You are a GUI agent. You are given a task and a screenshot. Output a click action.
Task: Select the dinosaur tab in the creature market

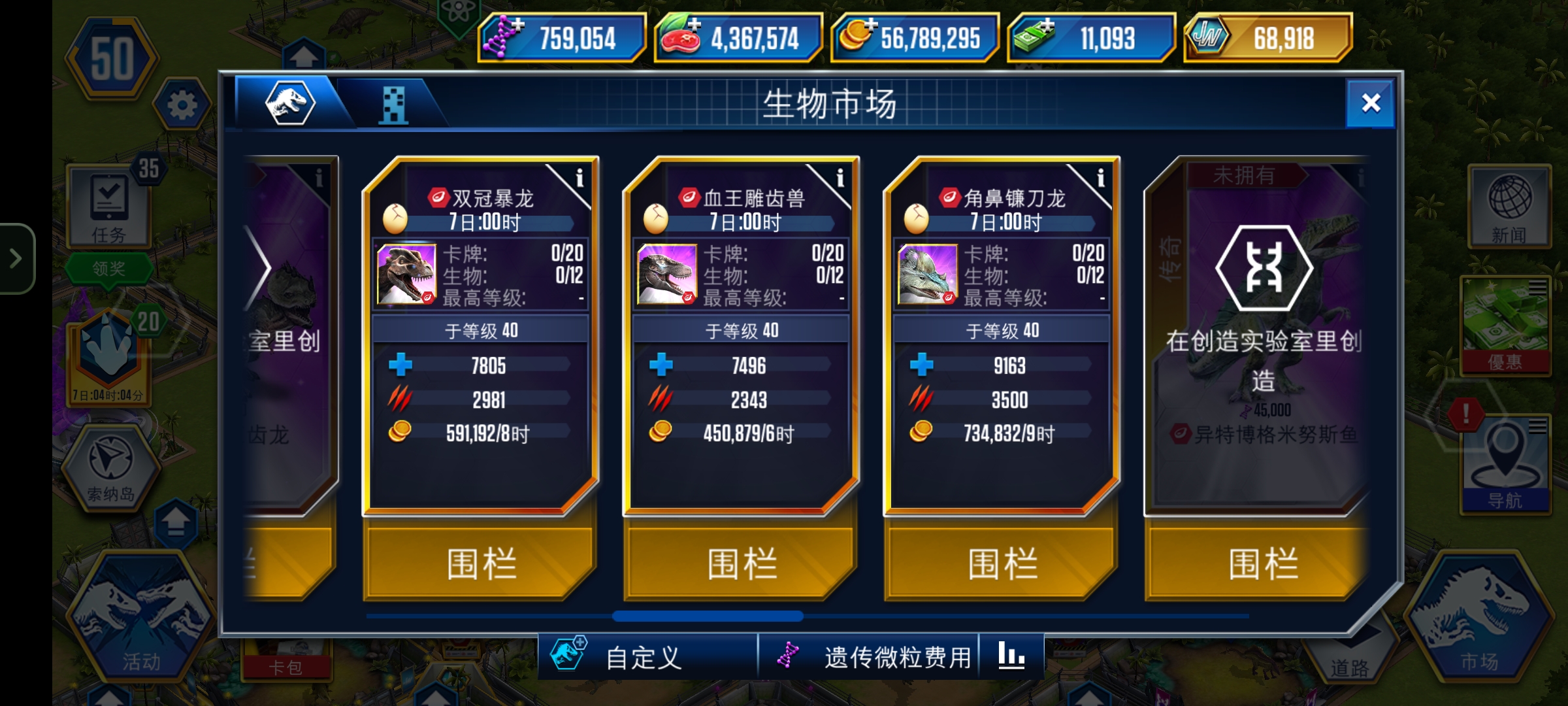click(291, 105)
